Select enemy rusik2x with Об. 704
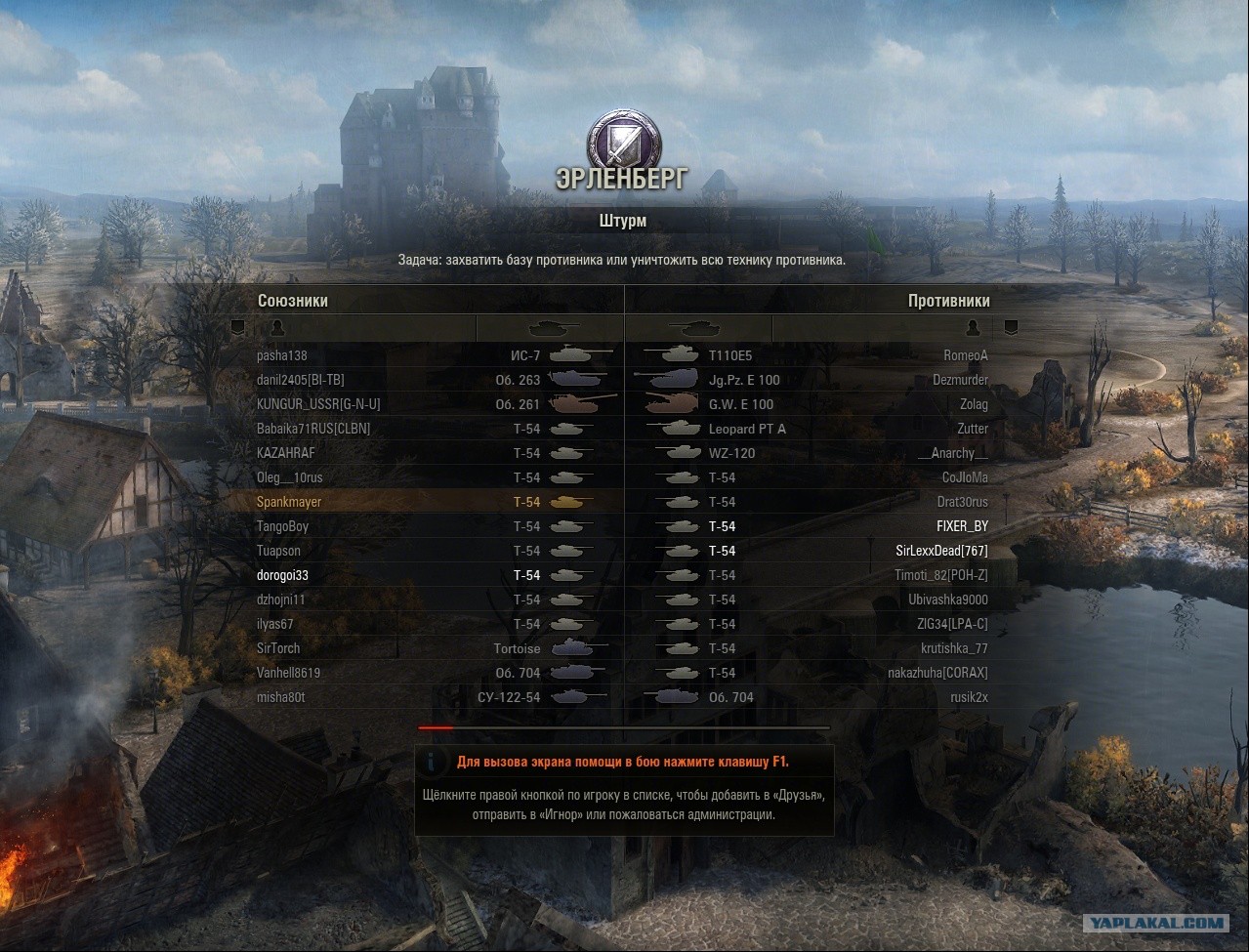The width and height of the screenshot is (1249, 952). click(x=969, y=697)
